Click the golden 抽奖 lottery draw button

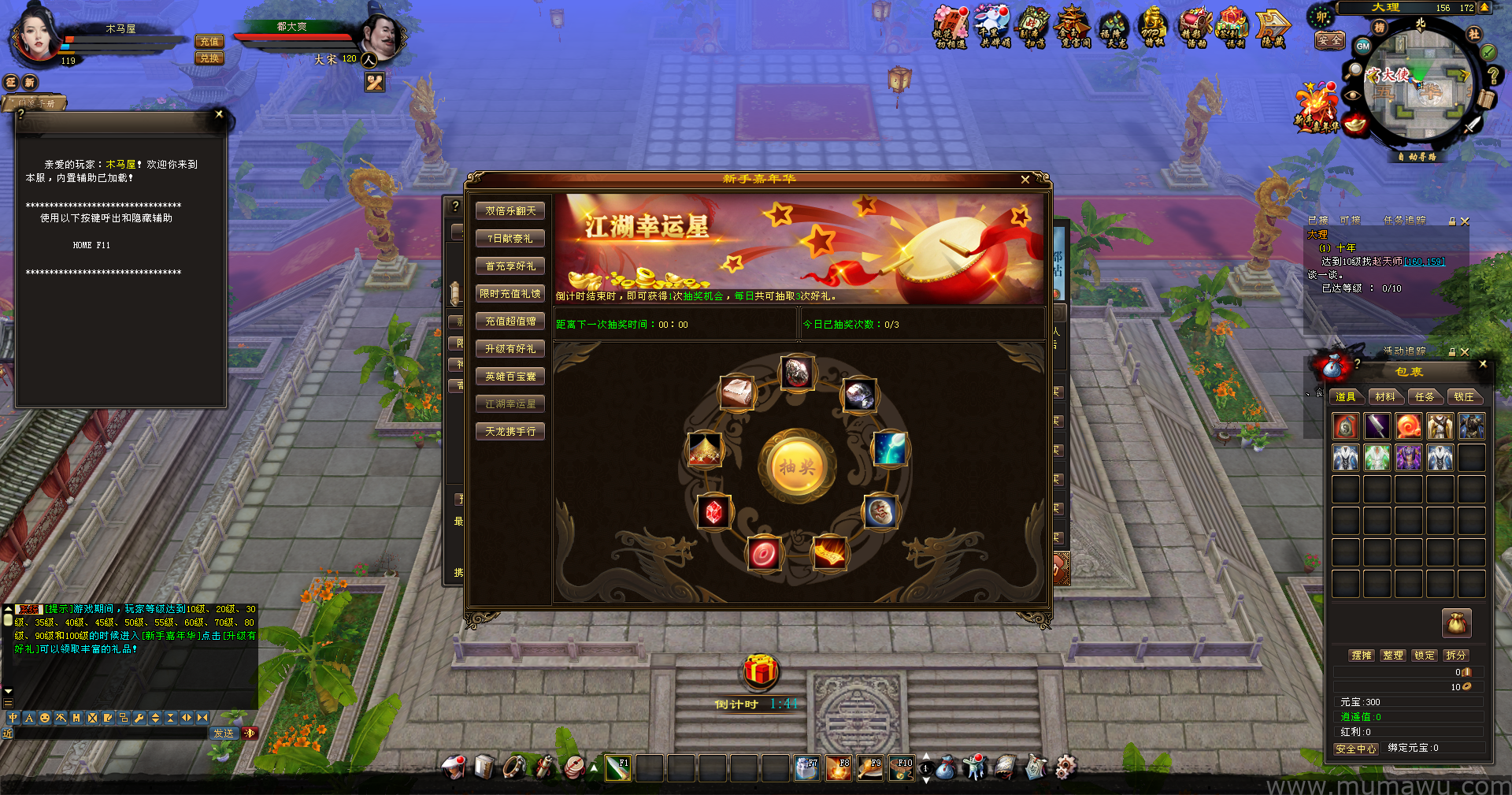pyautogui.click(x=796, y=467)
